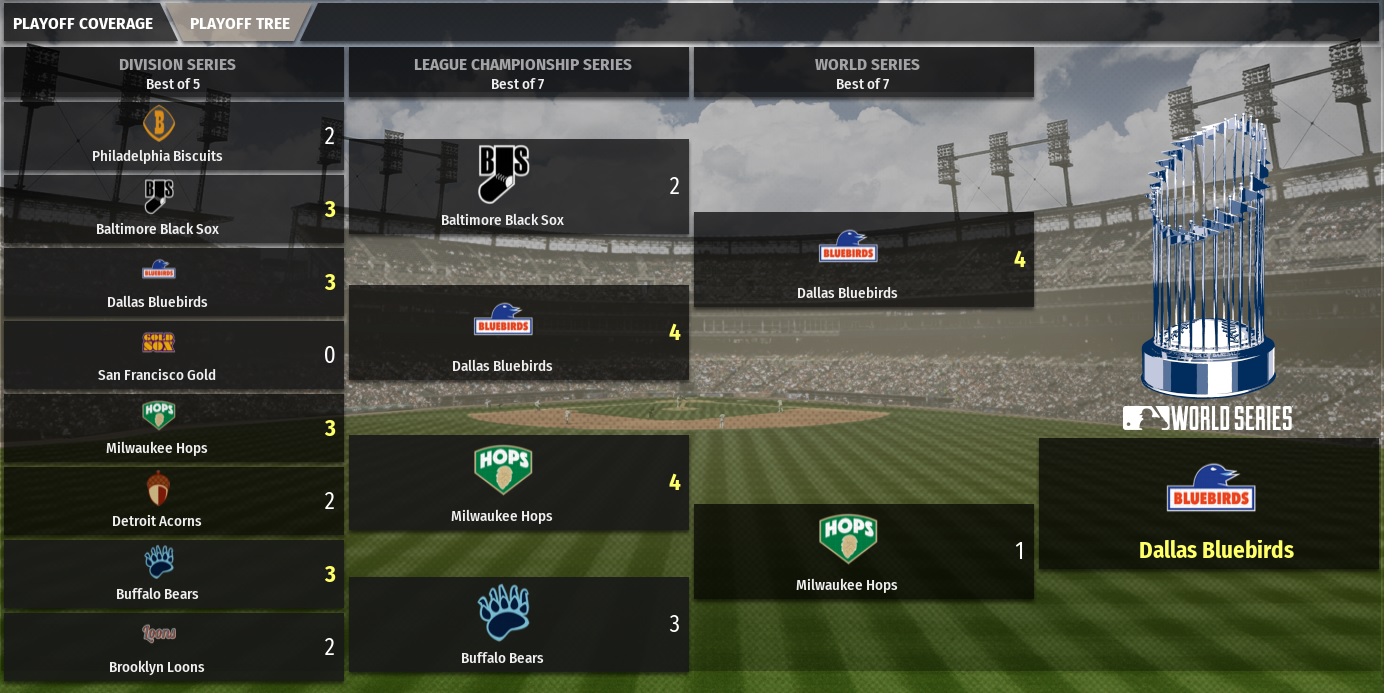Choose Baltimore Black Sox League Championship entry
The height and width of the screenshot is (693, 1397).
coord(518,187)
